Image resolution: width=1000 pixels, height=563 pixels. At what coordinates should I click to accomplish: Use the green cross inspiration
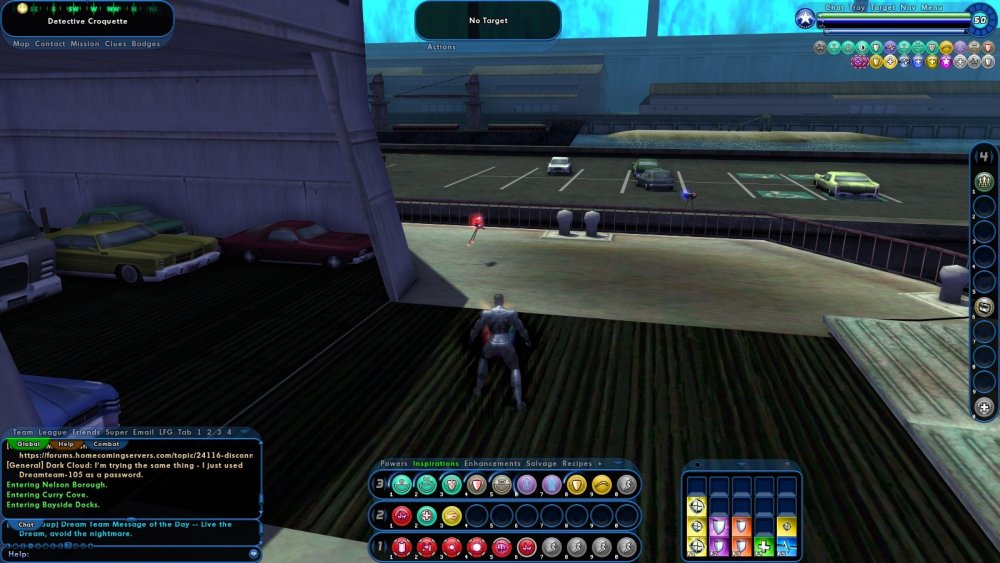[x=763, y=546]
